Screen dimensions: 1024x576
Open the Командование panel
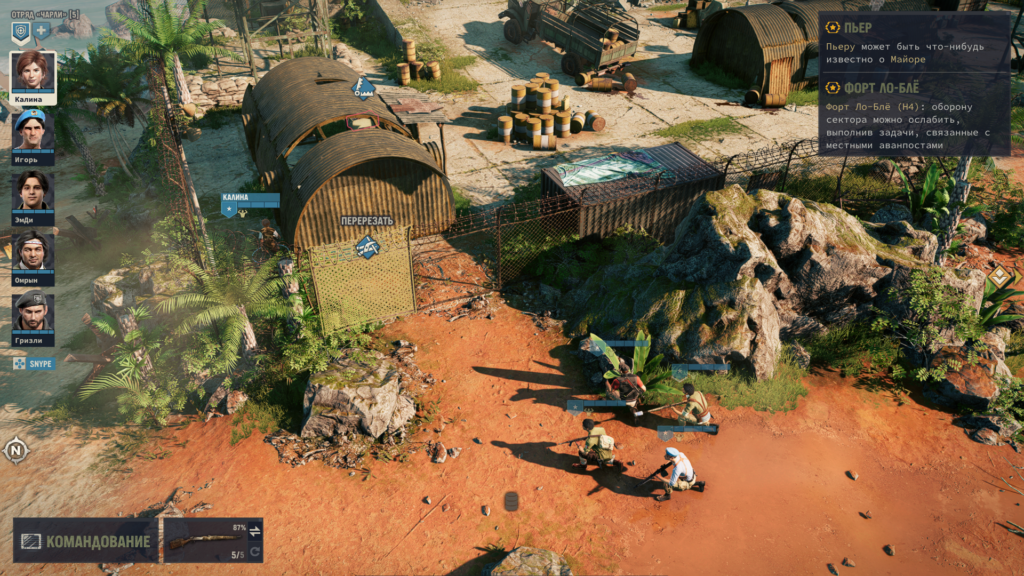(x=86, y=541)
